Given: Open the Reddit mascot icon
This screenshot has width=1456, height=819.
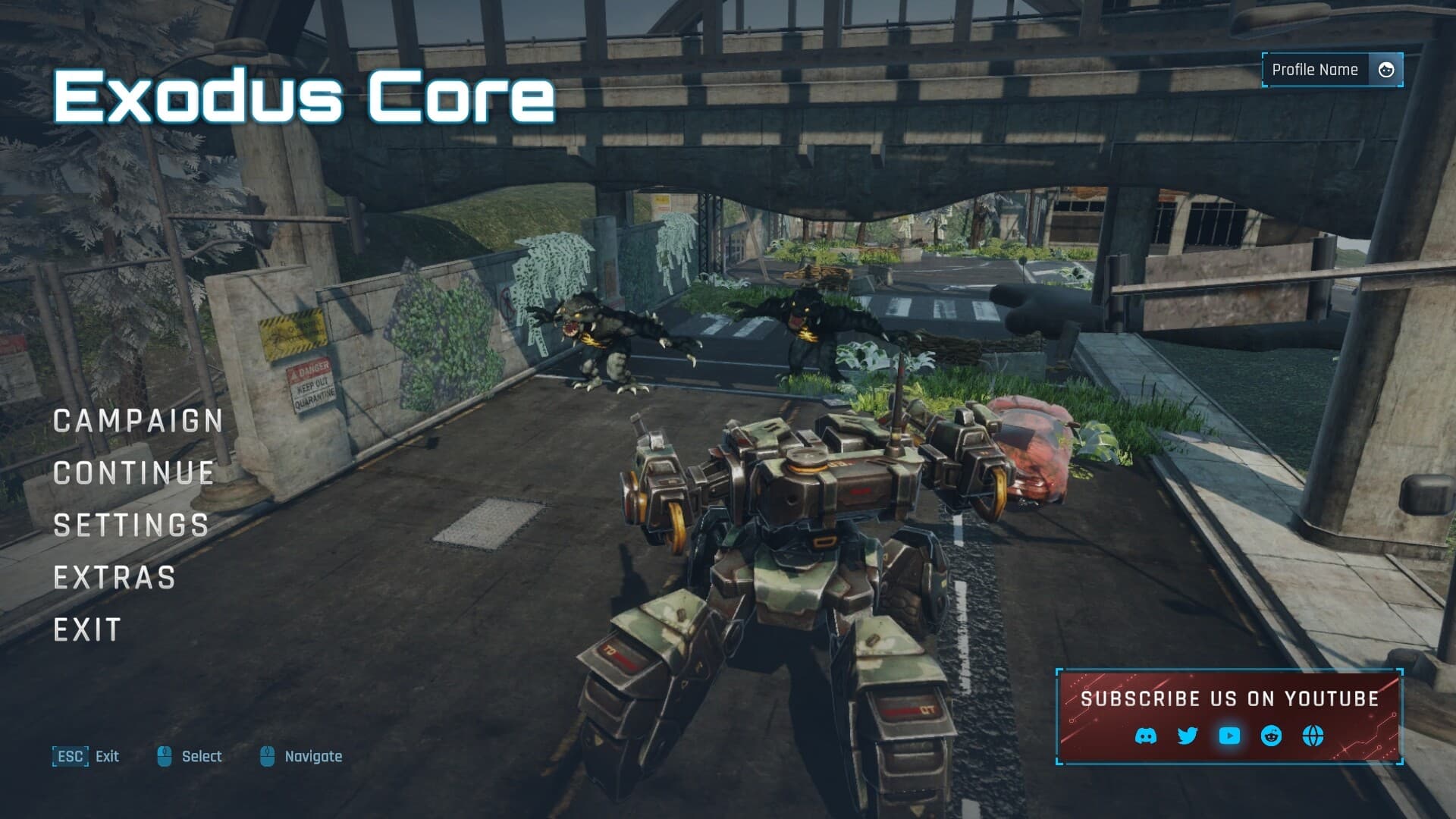Looking at the screenshot, I should tap(1270, 735).
